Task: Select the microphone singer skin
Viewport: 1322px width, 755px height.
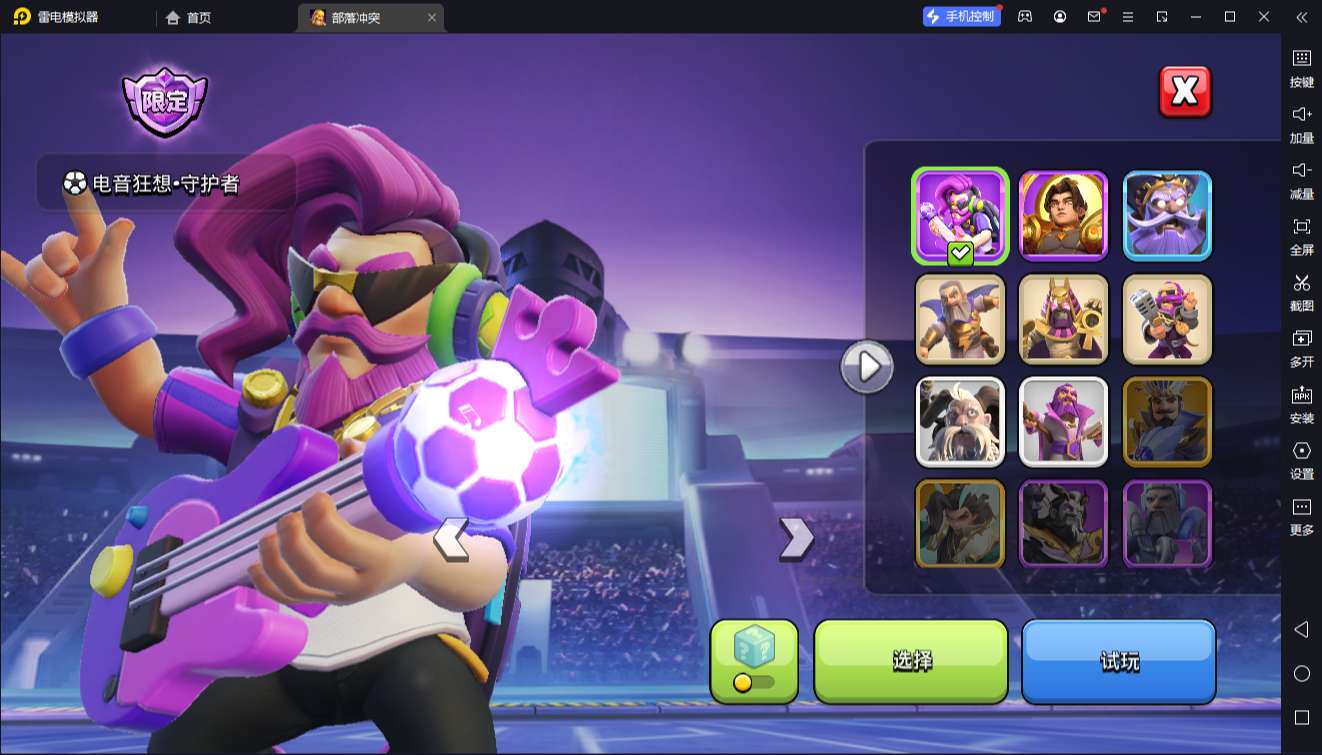Action: (1167, 319)
